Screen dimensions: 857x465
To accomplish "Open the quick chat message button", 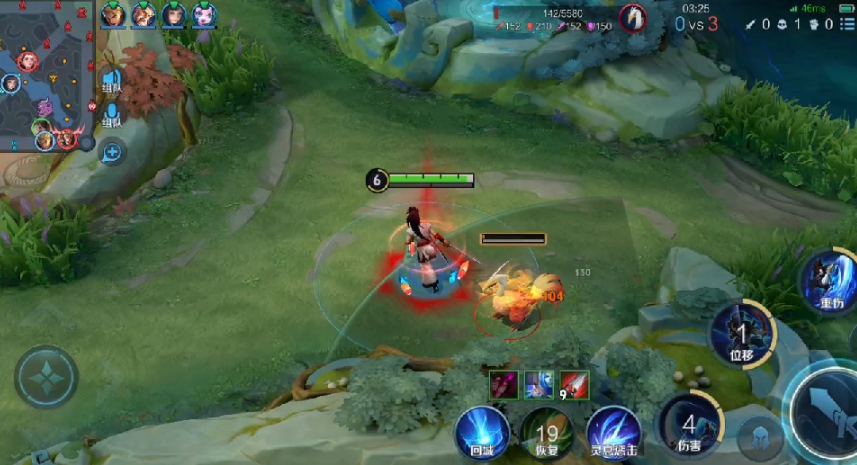I will click(x=111, y=152).
